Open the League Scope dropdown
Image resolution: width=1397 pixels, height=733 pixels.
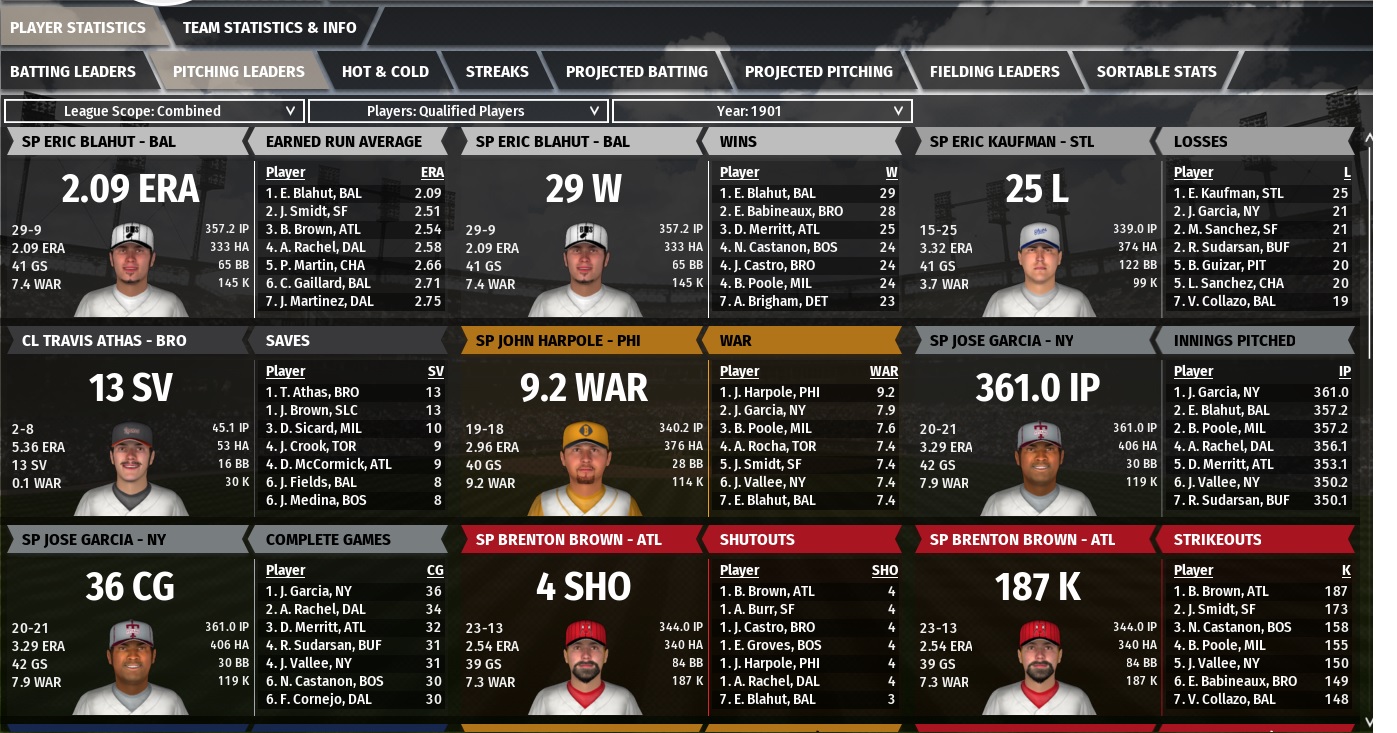(x=153, y=111)
